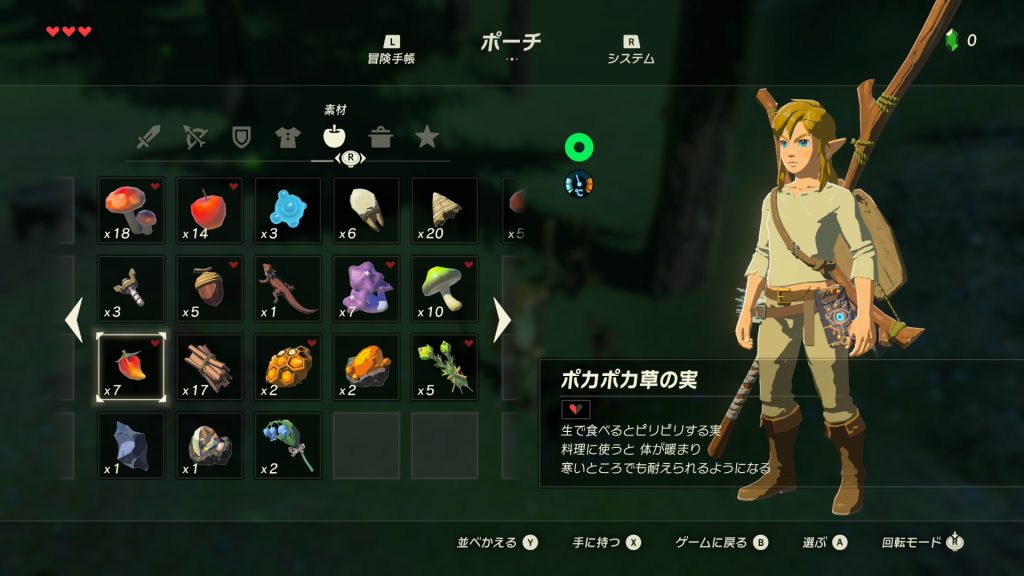The image size is (1024, 576).
Task: Switch to the cooking pot food tab
Action: tap(380, 138)
